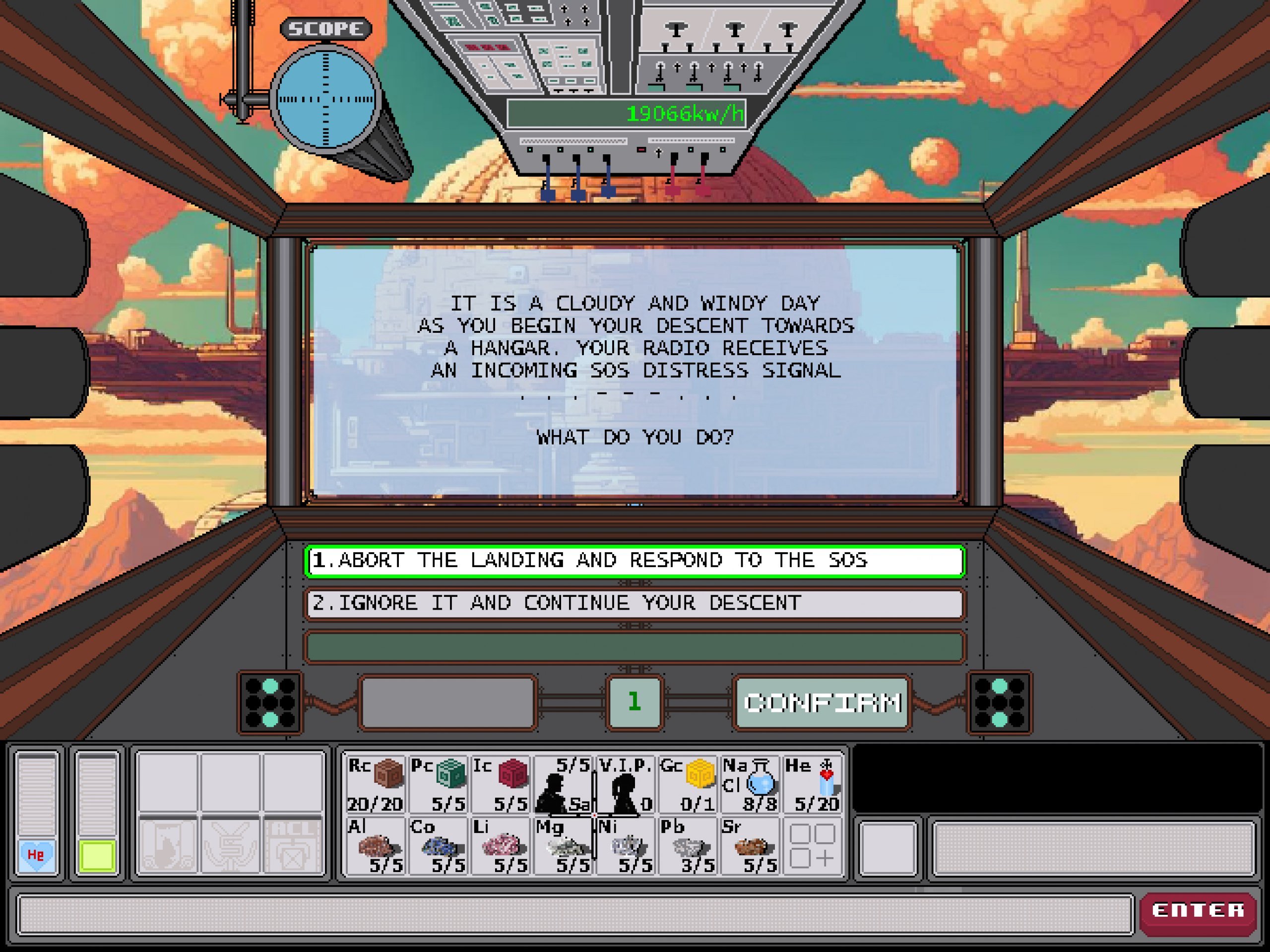Select the Pc green cube cargo slot

(x=438, y=784)
